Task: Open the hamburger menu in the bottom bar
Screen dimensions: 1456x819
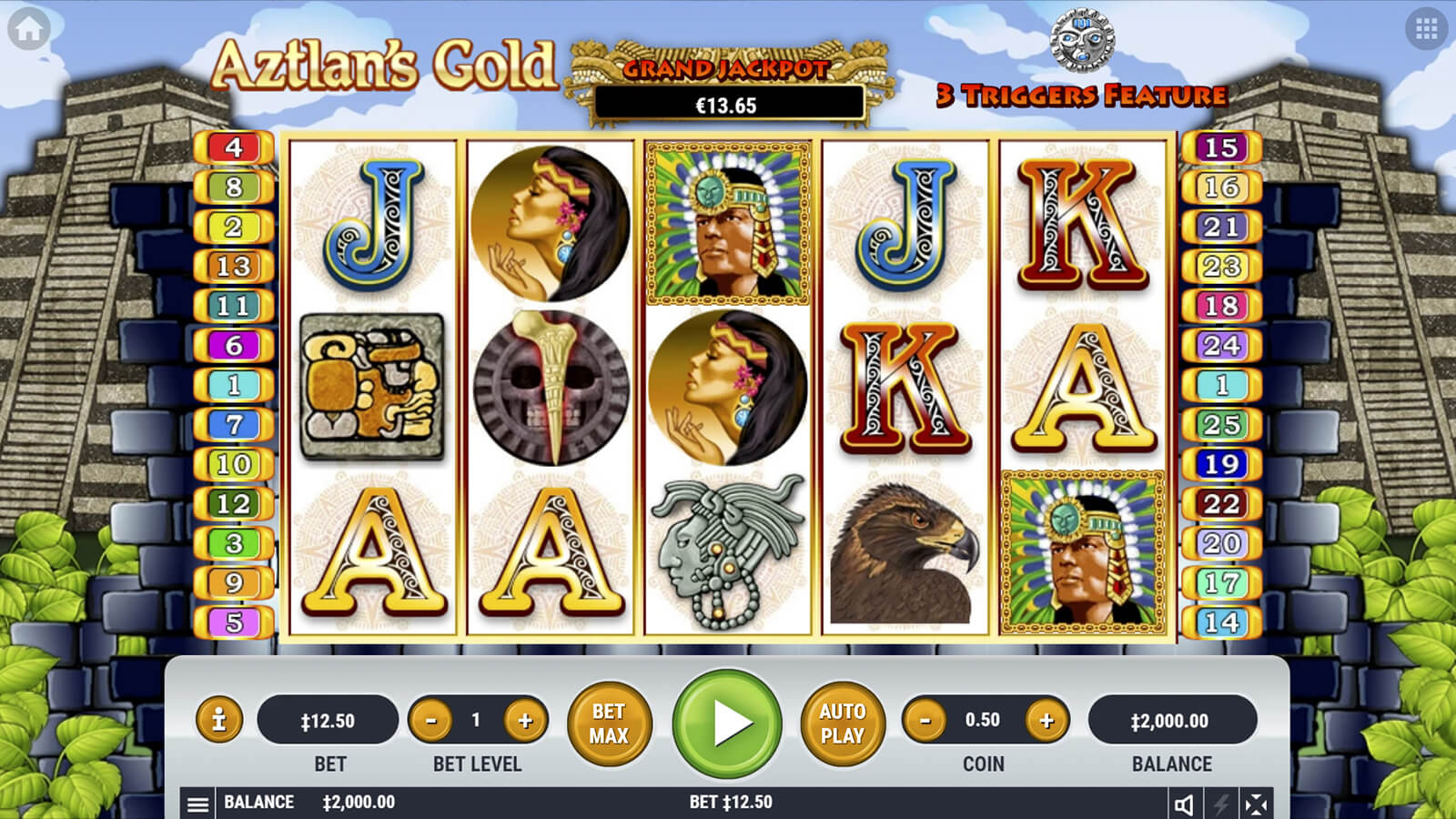Action: 197,804
